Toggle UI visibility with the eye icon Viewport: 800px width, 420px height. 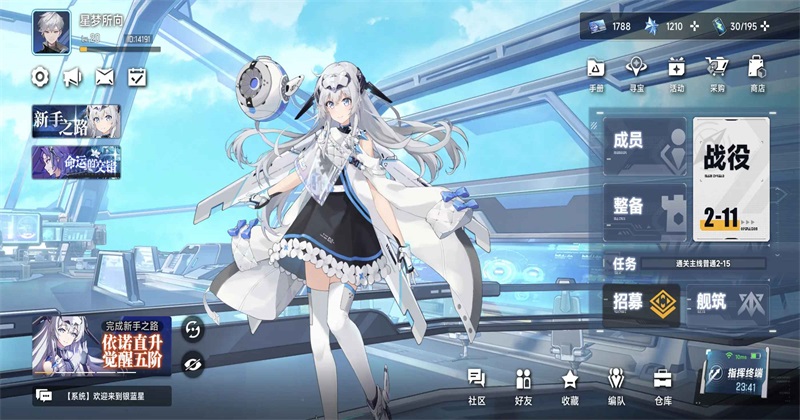[x=194, y=362]
